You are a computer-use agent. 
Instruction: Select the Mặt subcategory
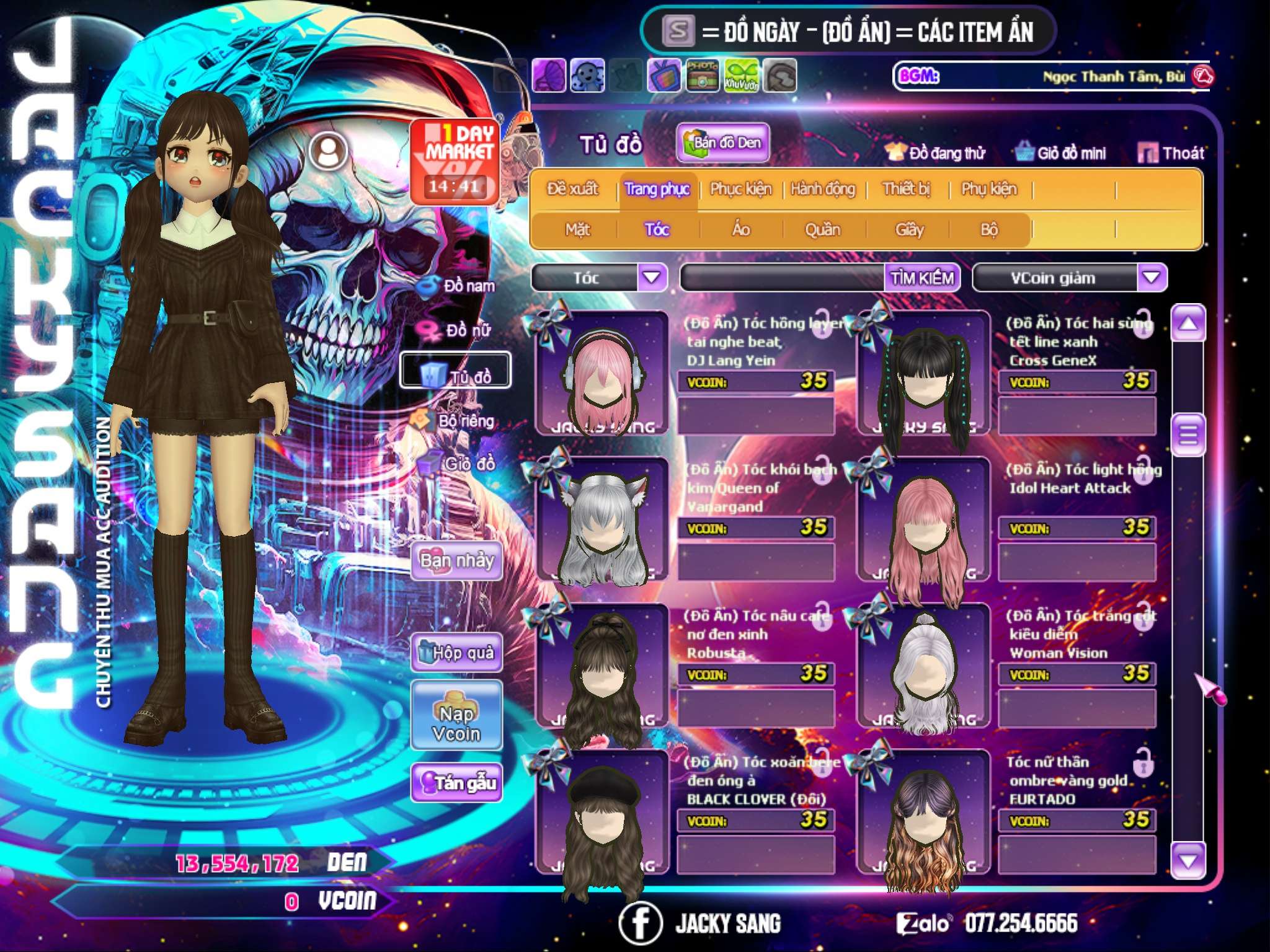pos(577,230)
